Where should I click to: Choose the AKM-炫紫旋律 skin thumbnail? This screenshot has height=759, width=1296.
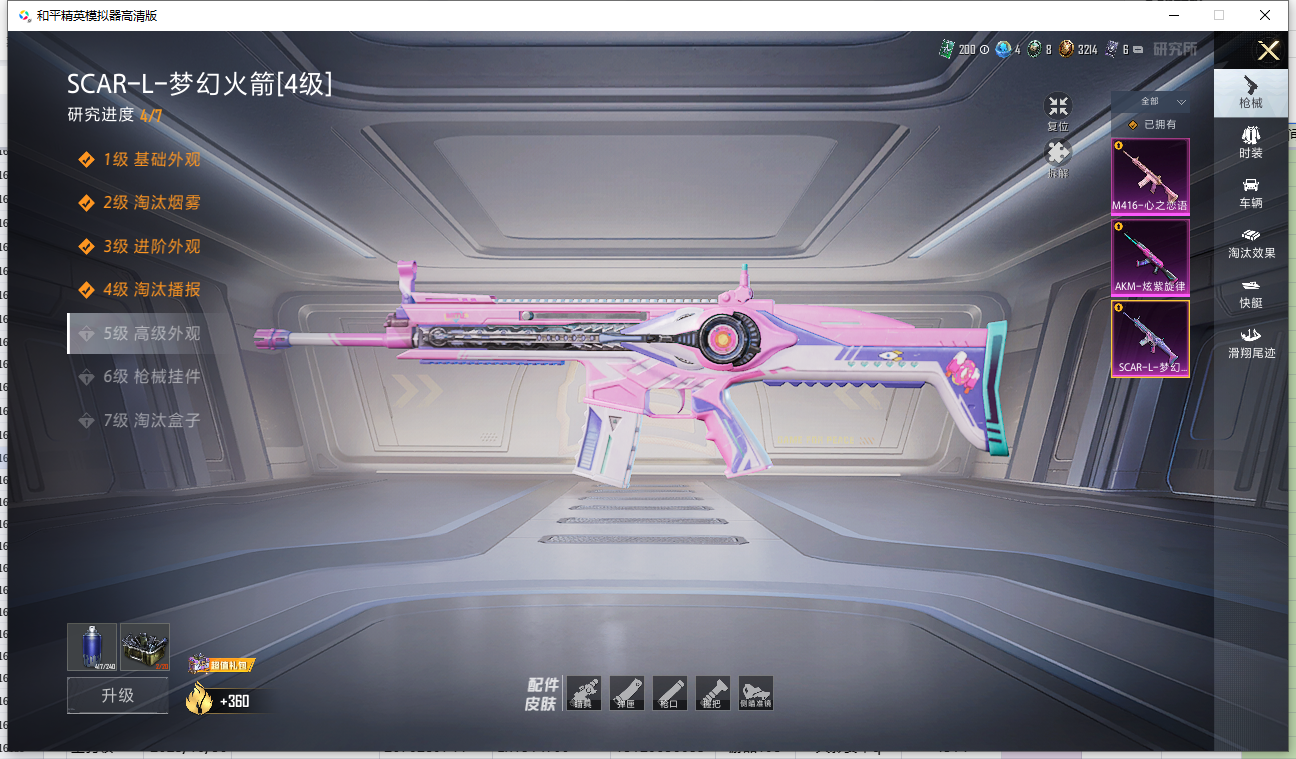click(x=1150, y=258)
